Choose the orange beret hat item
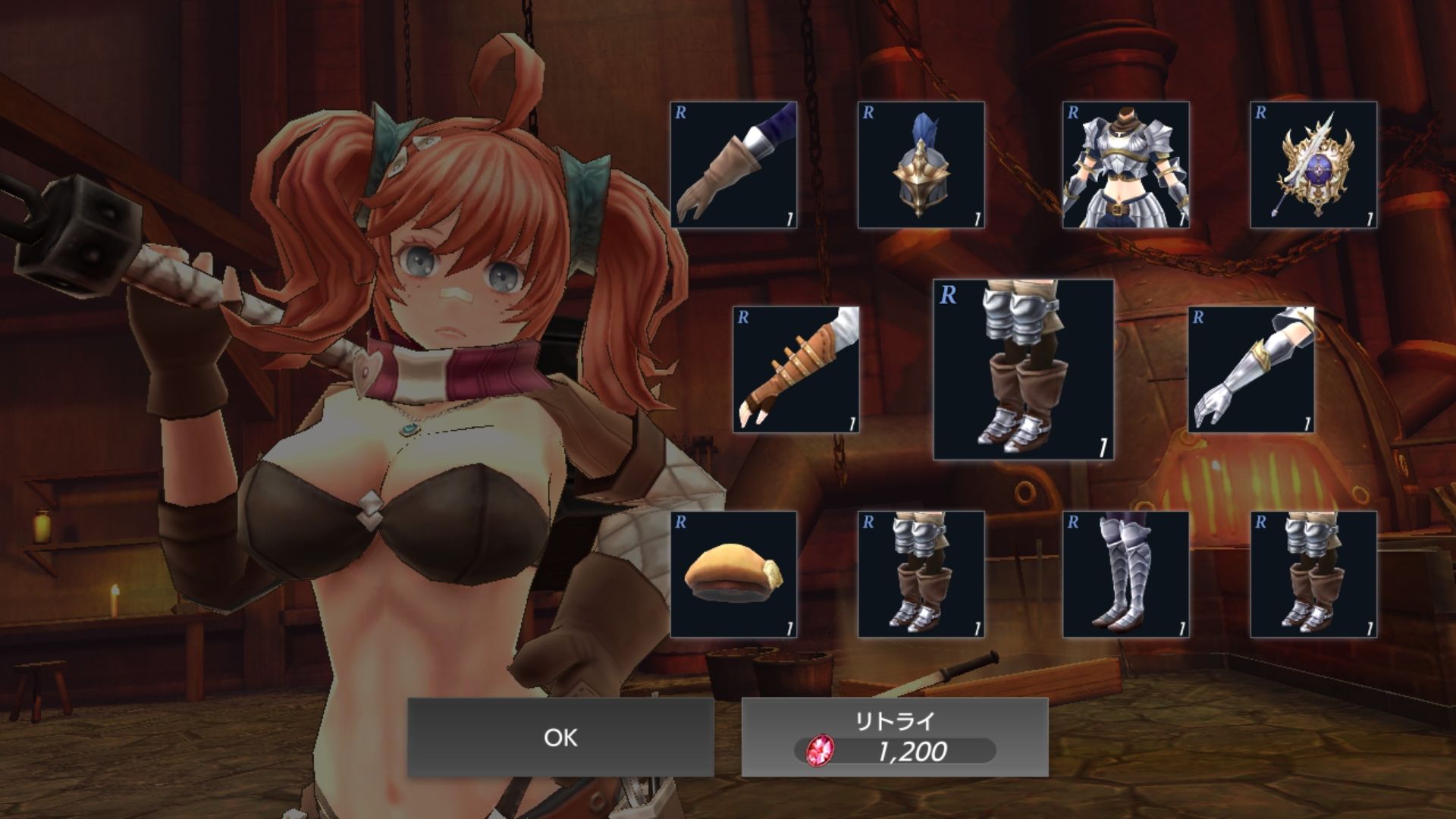This screenshot has width=1456, height=819. click(x=733, y=574)
